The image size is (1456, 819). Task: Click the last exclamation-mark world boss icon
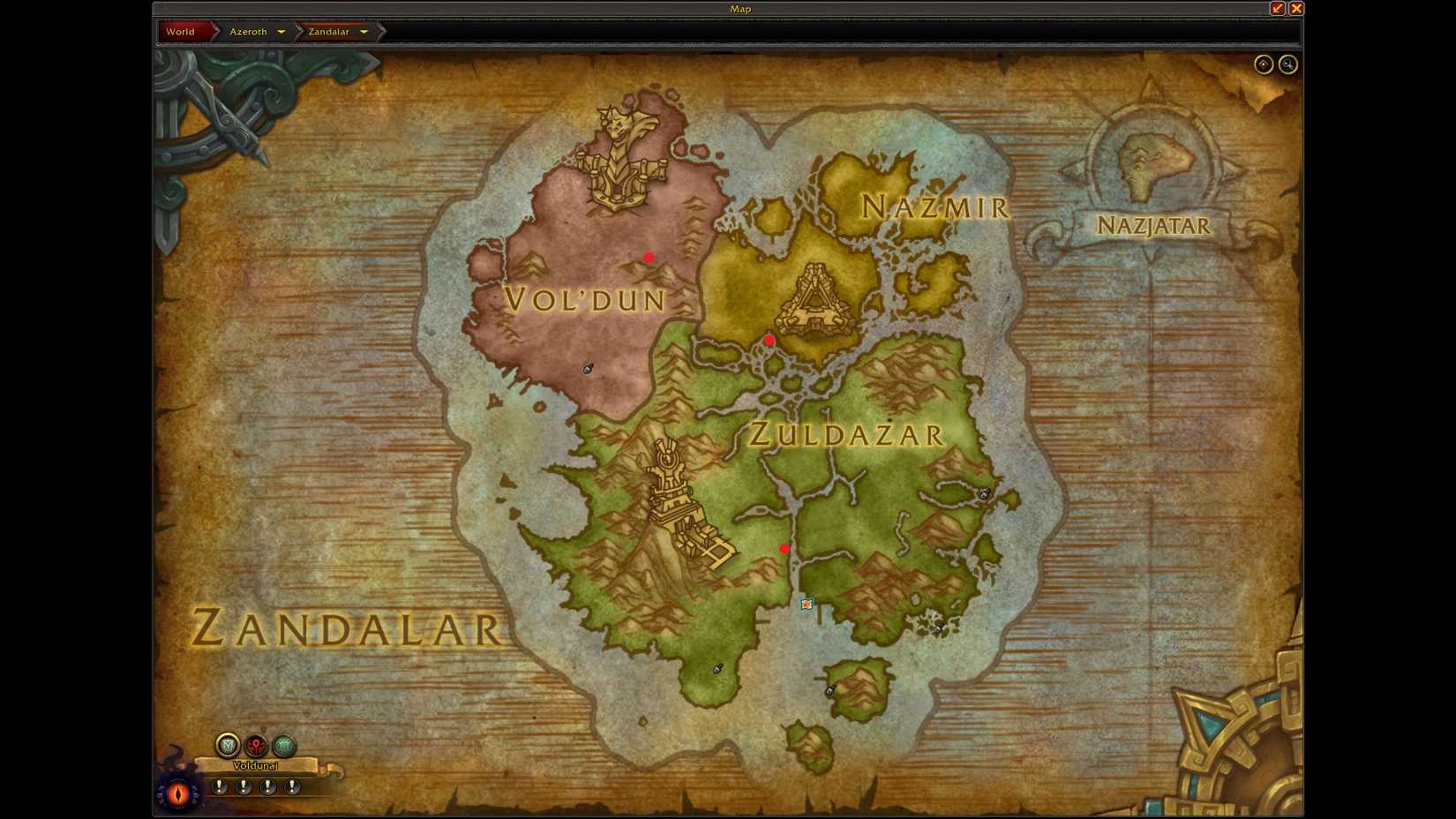pos(292,786)
